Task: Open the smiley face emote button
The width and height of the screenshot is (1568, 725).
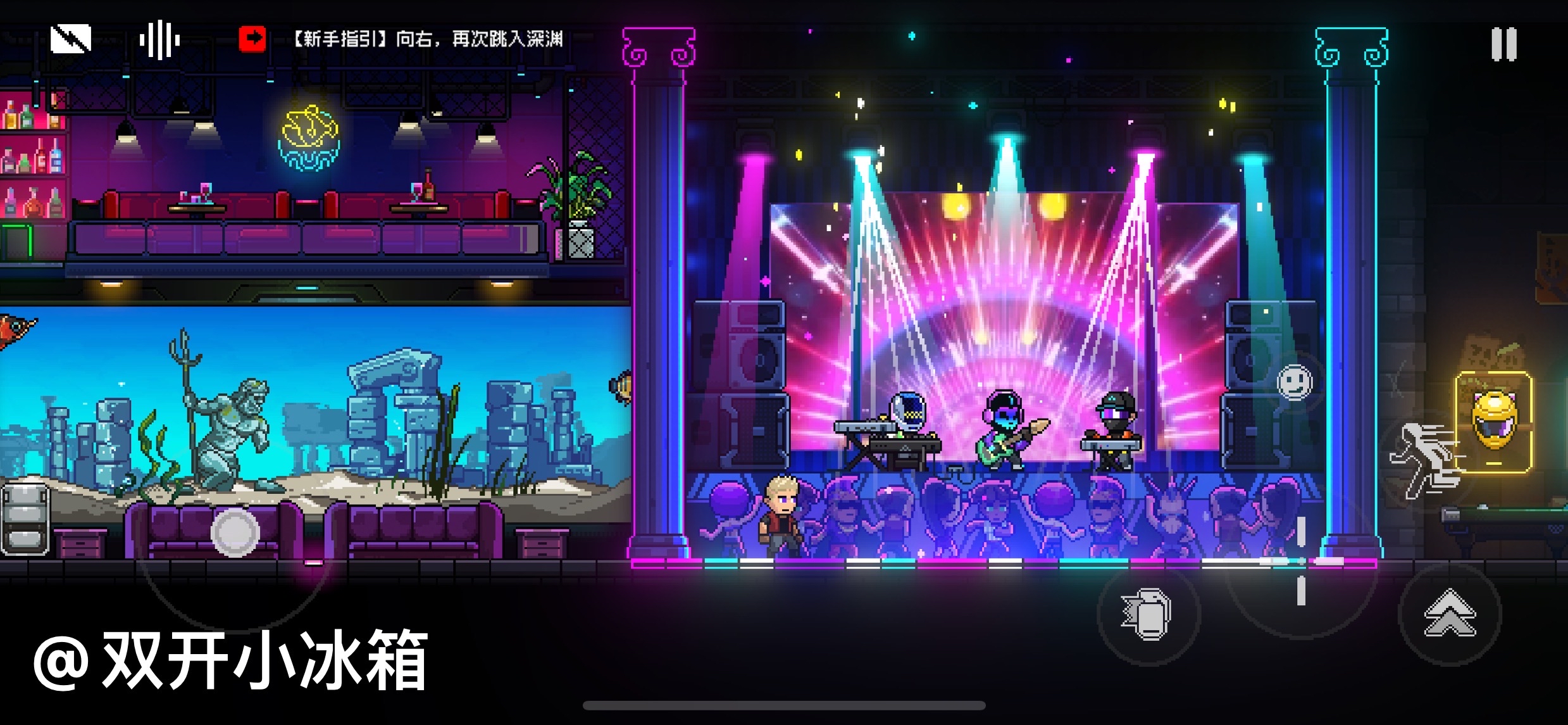Action: [1295, 382]
